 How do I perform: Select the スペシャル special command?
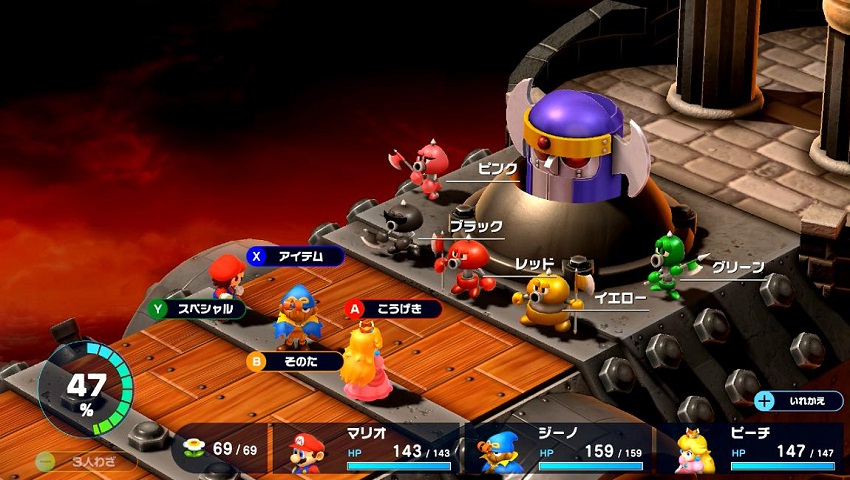point(197,309)
